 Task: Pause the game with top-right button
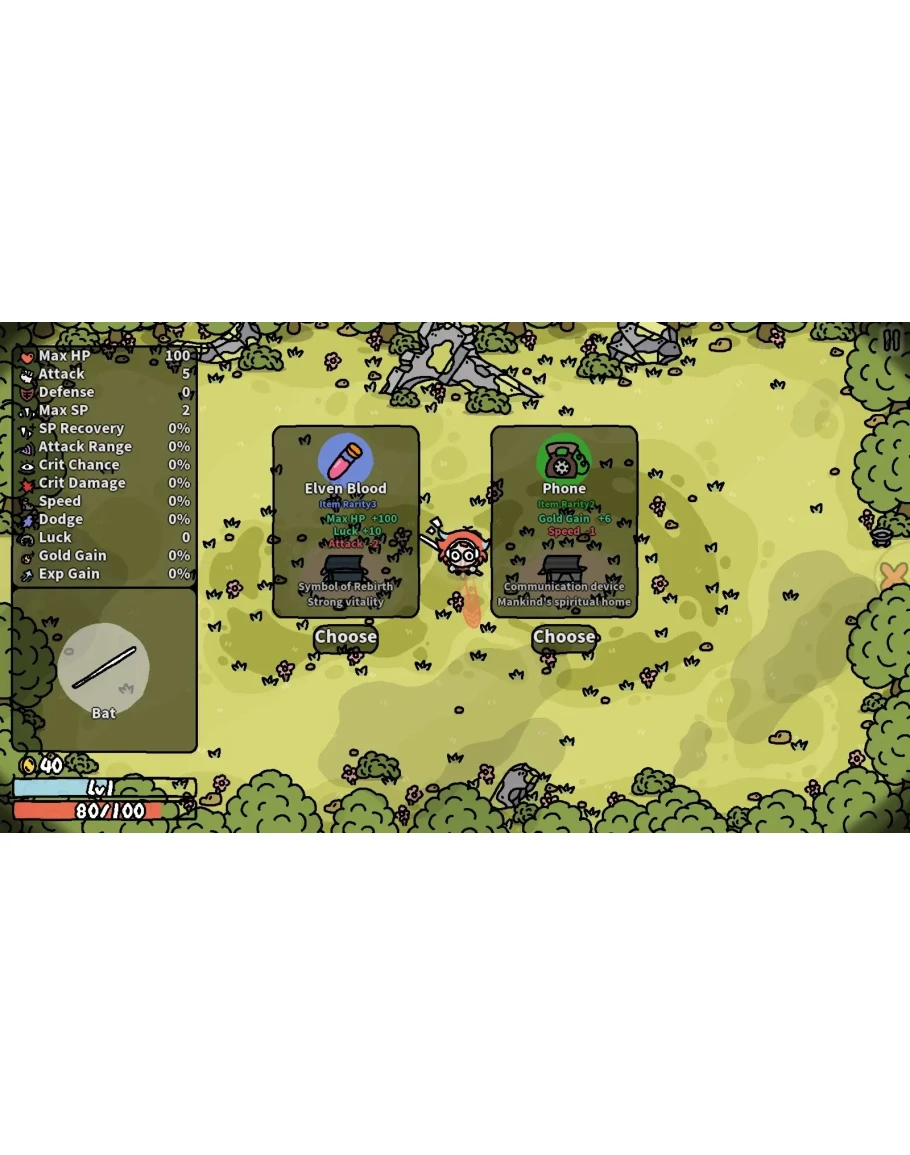coord(891,341)
